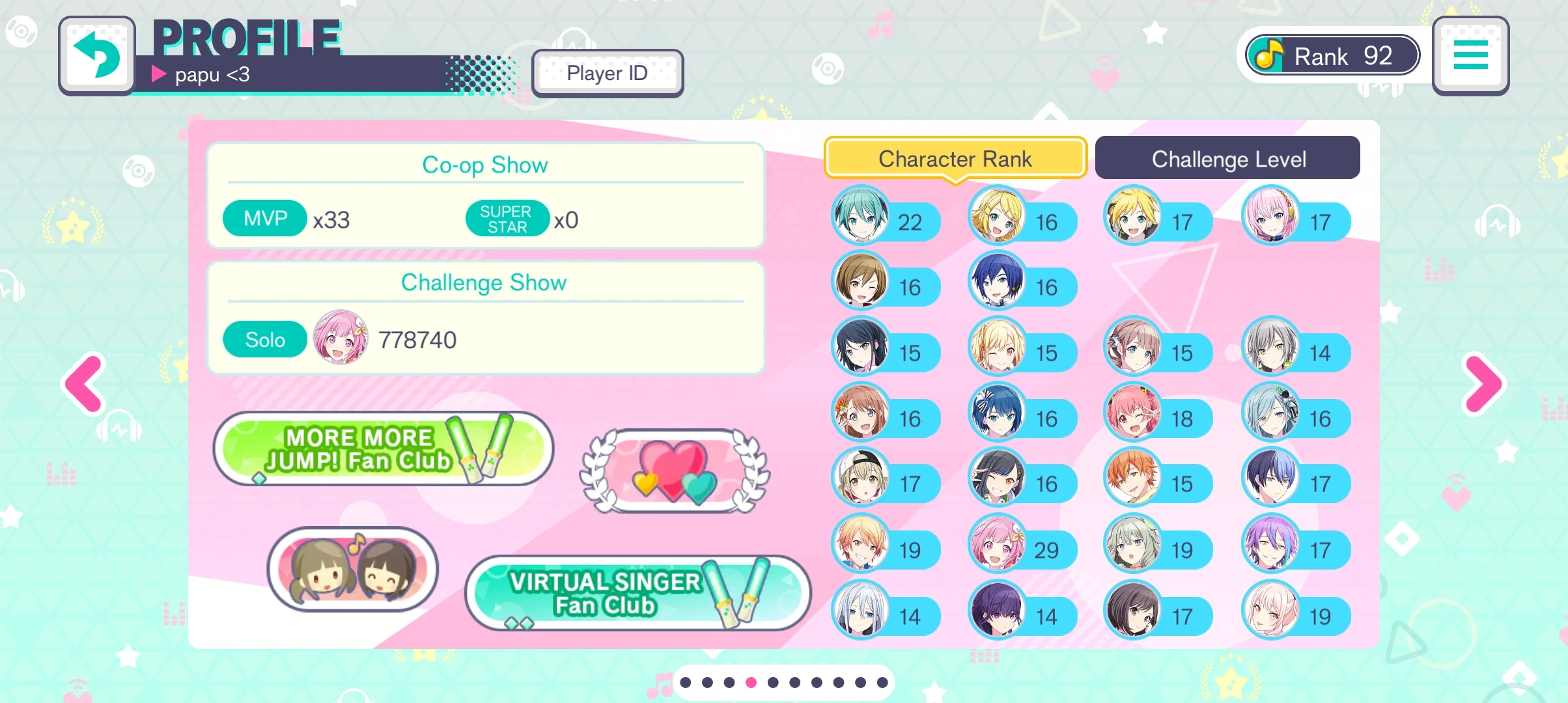
Task: Open the hearts laurel badge emblem
Action: click(x=674, y=472)
